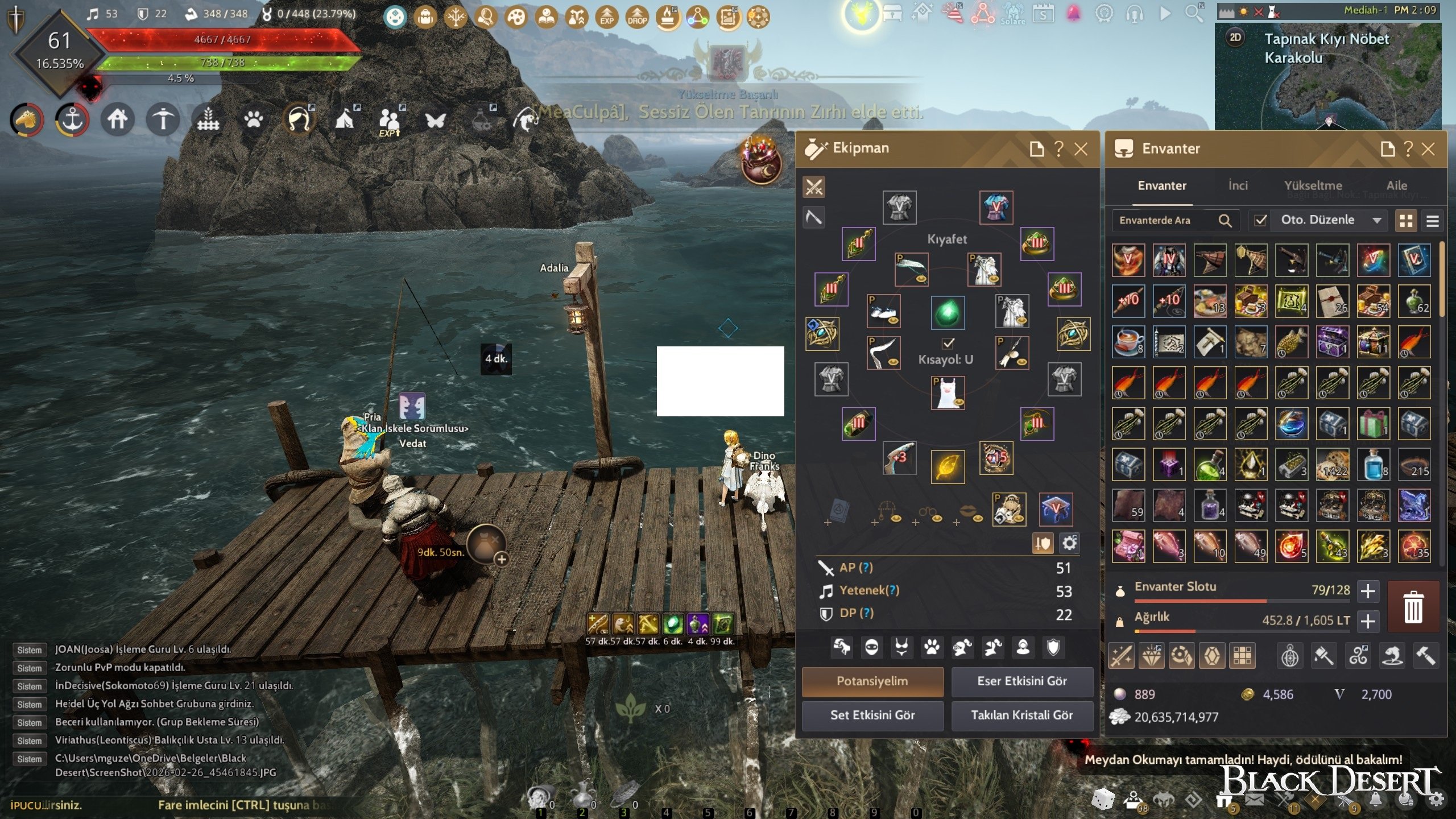
Task: View Takılan Kristali Gör
Action: [1021, 715]
